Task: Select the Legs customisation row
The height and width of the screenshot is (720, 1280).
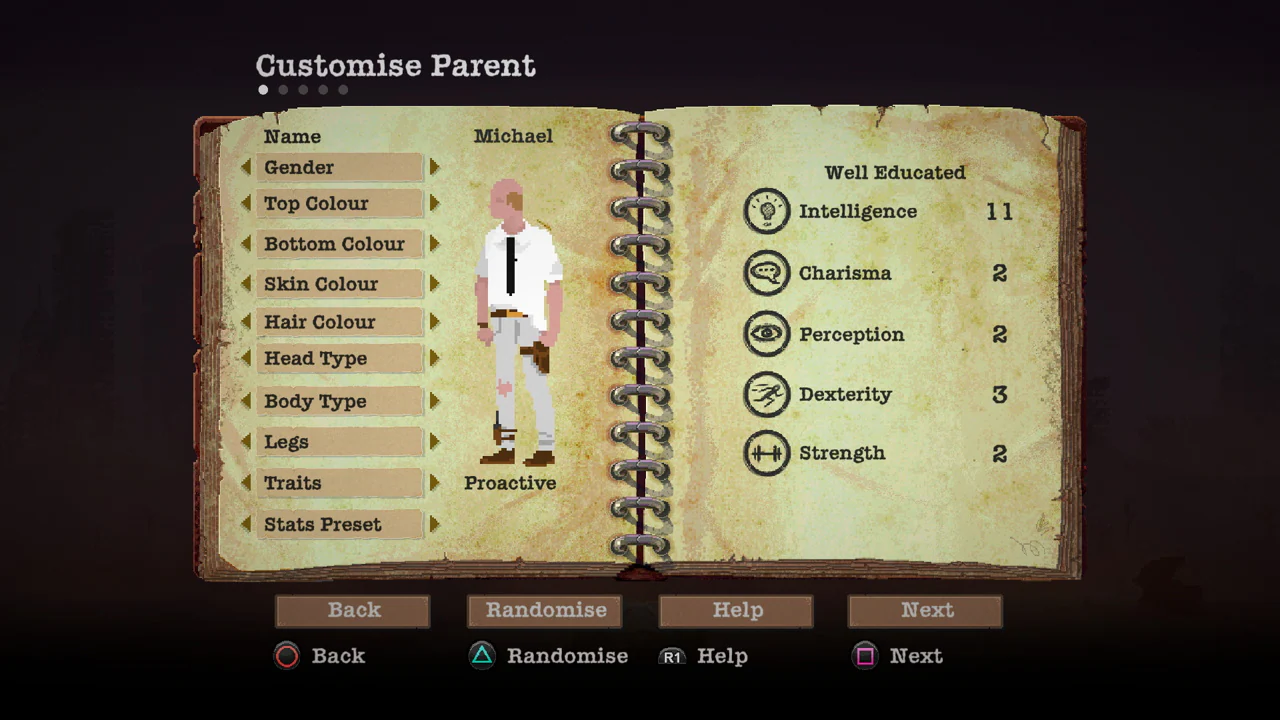Action: (339, 442)
